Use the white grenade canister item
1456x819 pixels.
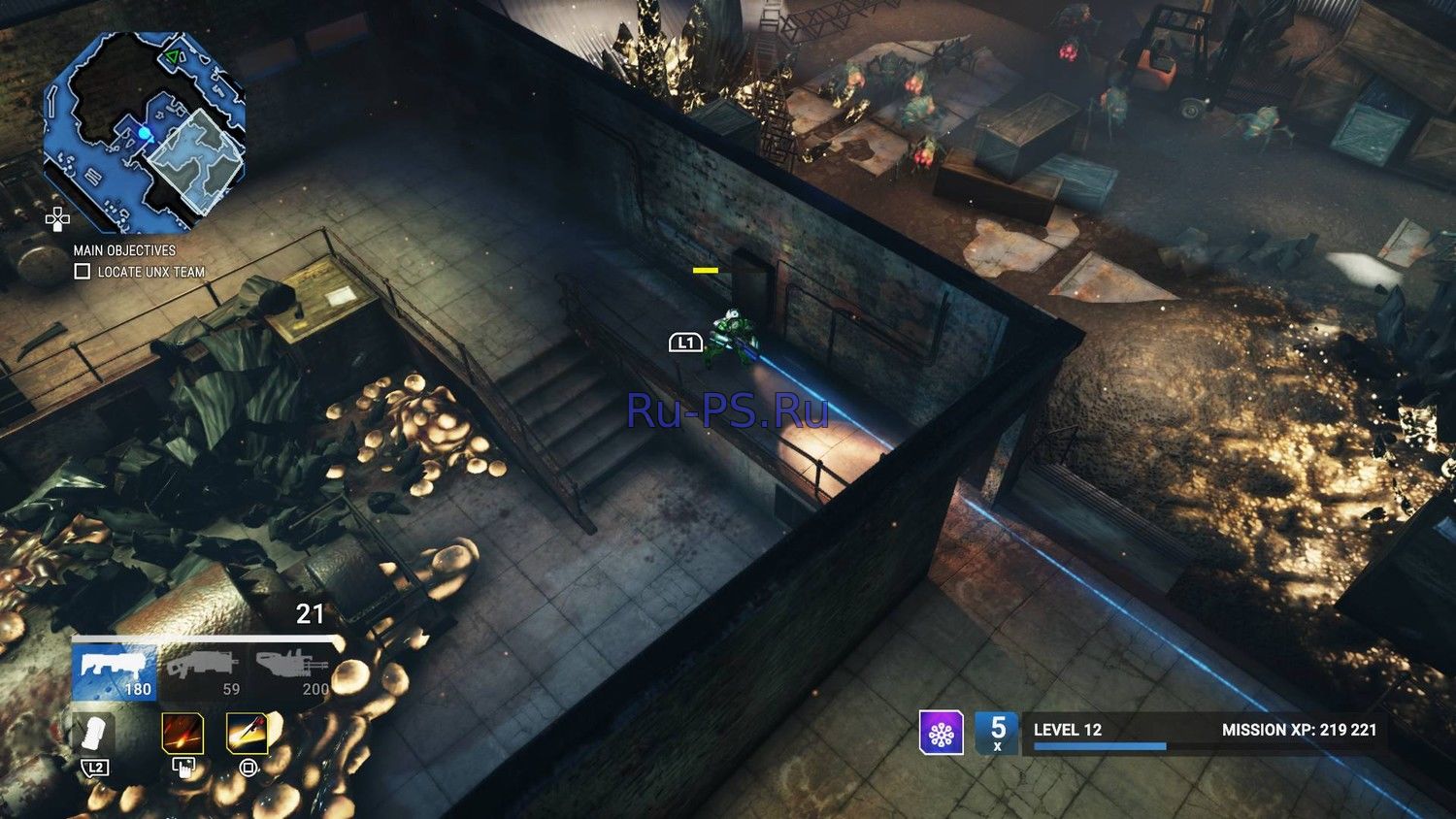[95, 735]
